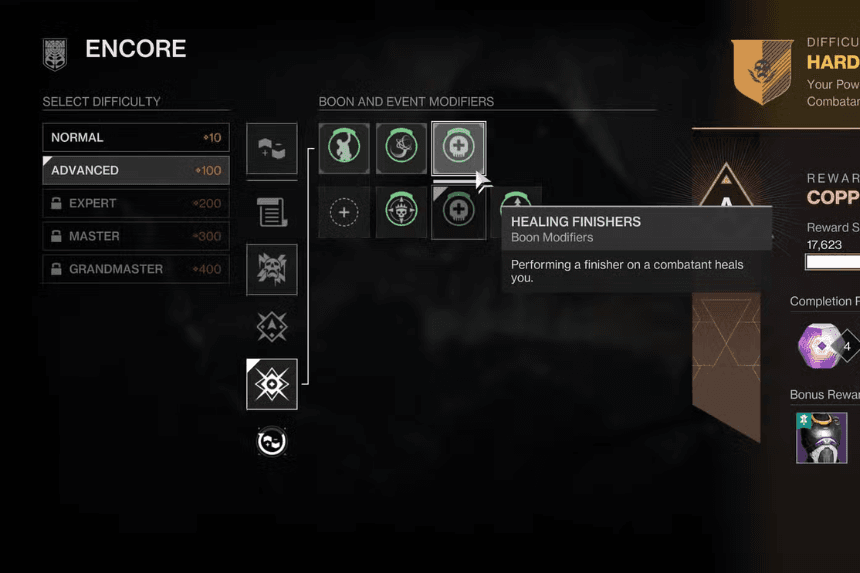This screenshot has width=860, height=573.
Task: Open the puzzle-pieces modifier category
Action: (x=272, y=149)
